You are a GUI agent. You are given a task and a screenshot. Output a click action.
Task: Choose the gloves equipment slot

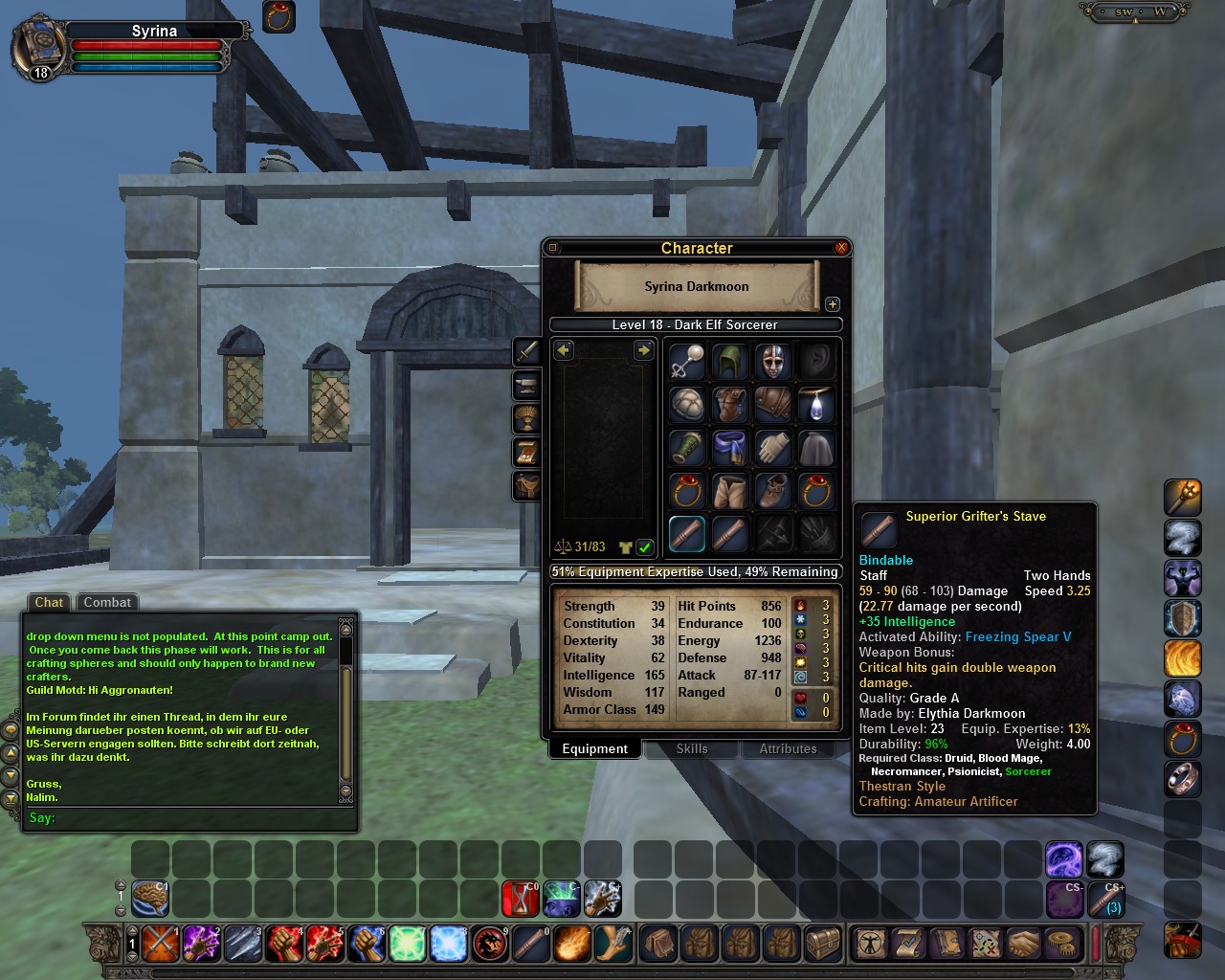pyautogui.click(x=772, y=448)
